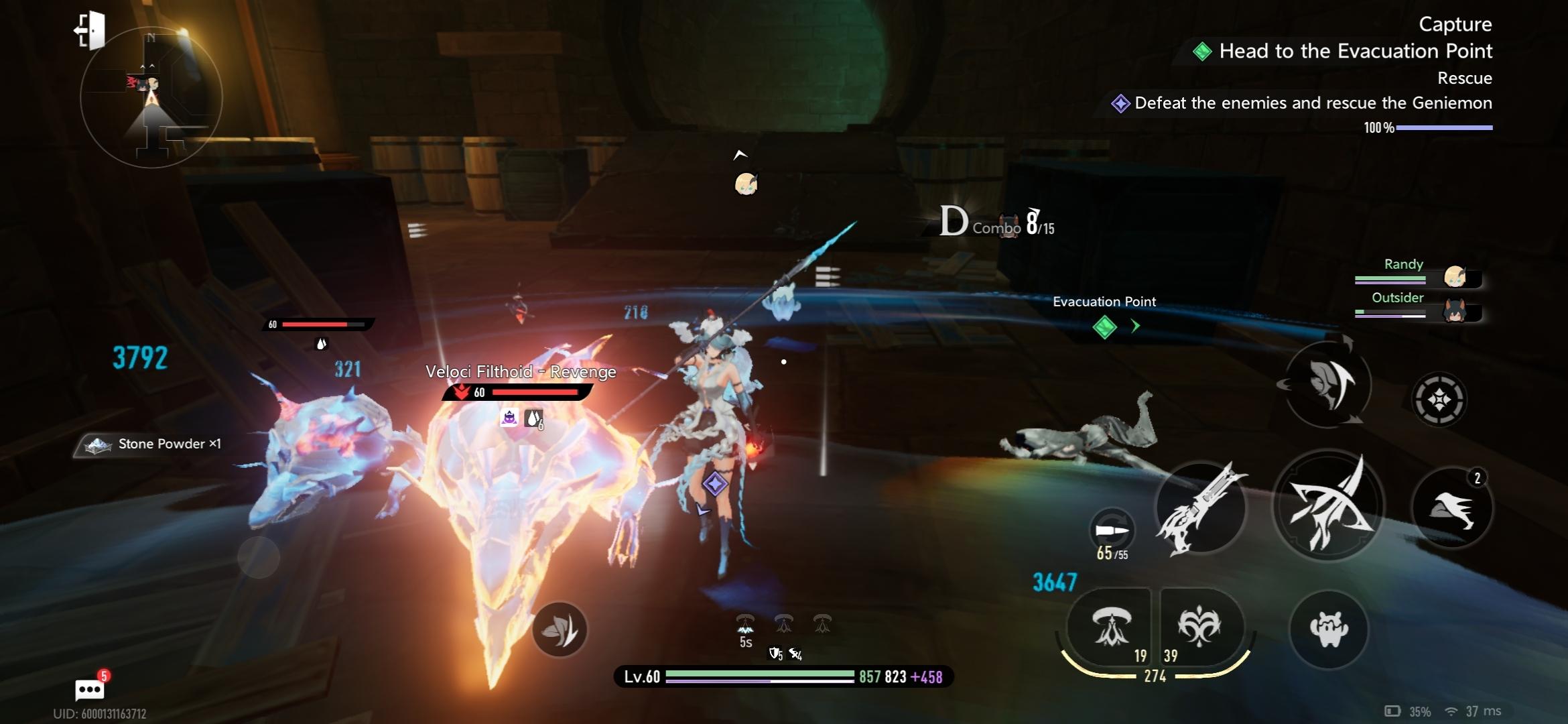
Task: Activate the skill costing 19
Action: [1111, 627]
